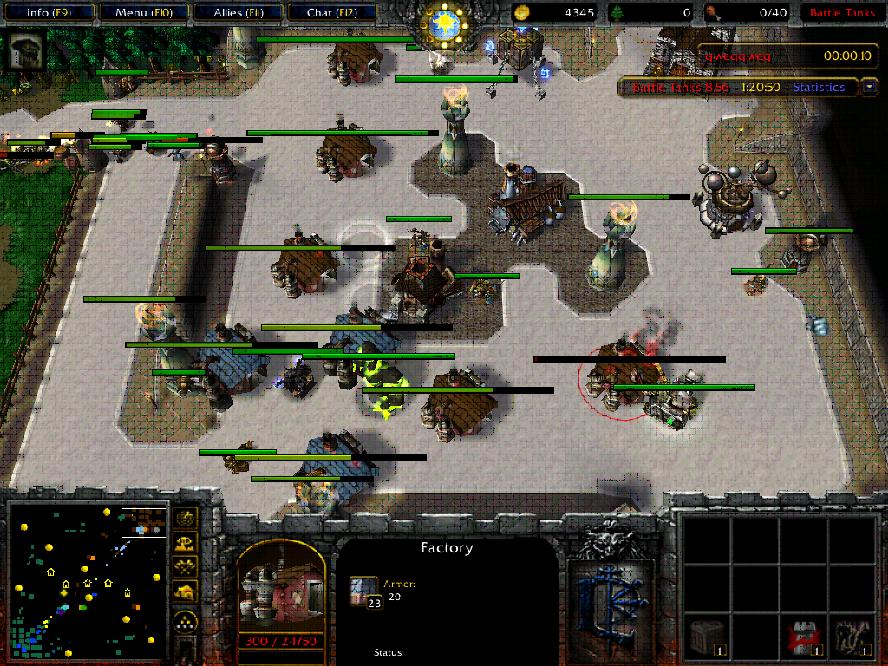Viewport: 888px width, 666px height.
Task: Click the minimap signal button
Action: tap(185, 518)
